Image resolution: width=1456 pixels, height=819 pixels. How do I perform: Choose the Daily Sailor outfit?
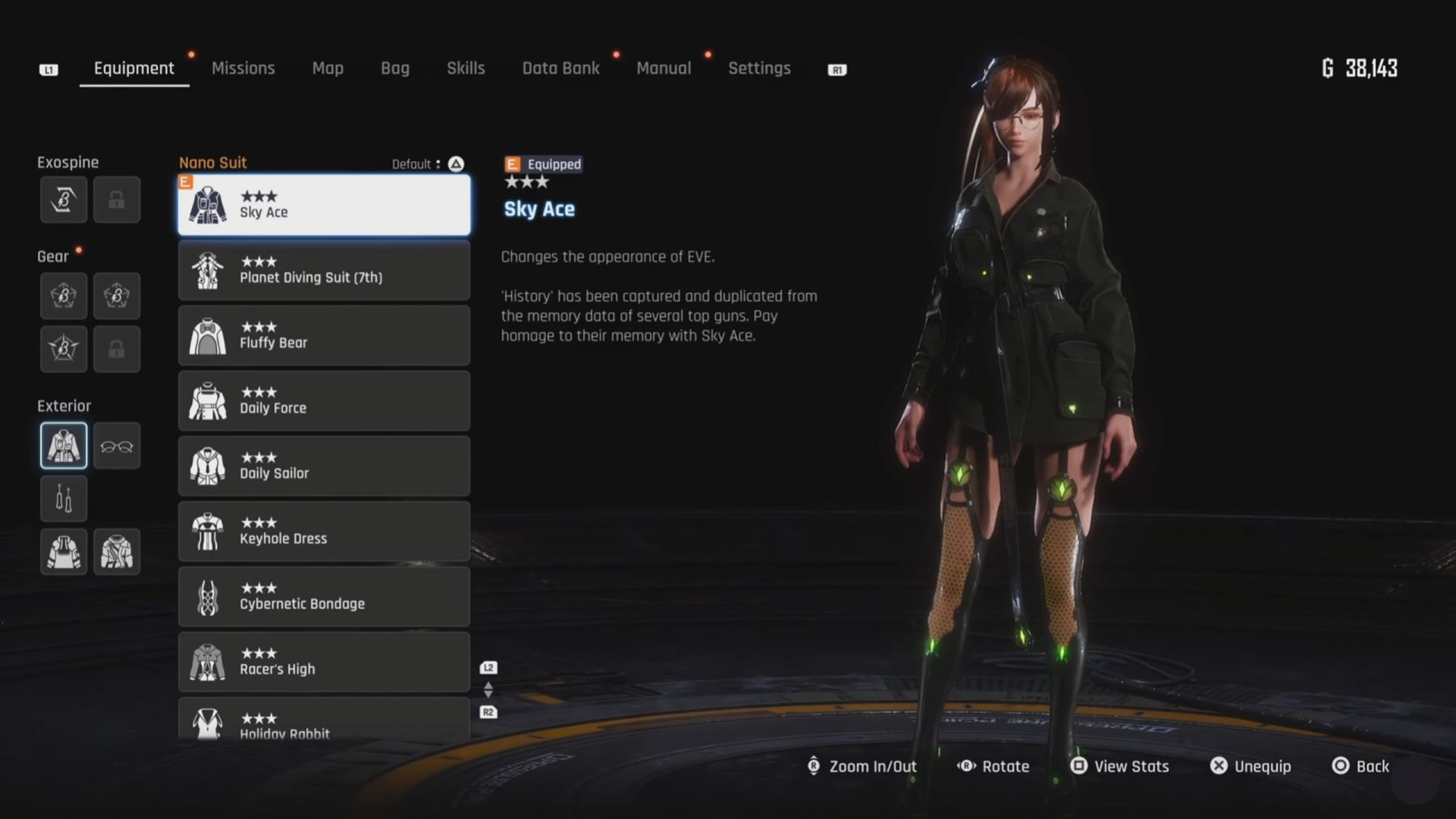324,466
